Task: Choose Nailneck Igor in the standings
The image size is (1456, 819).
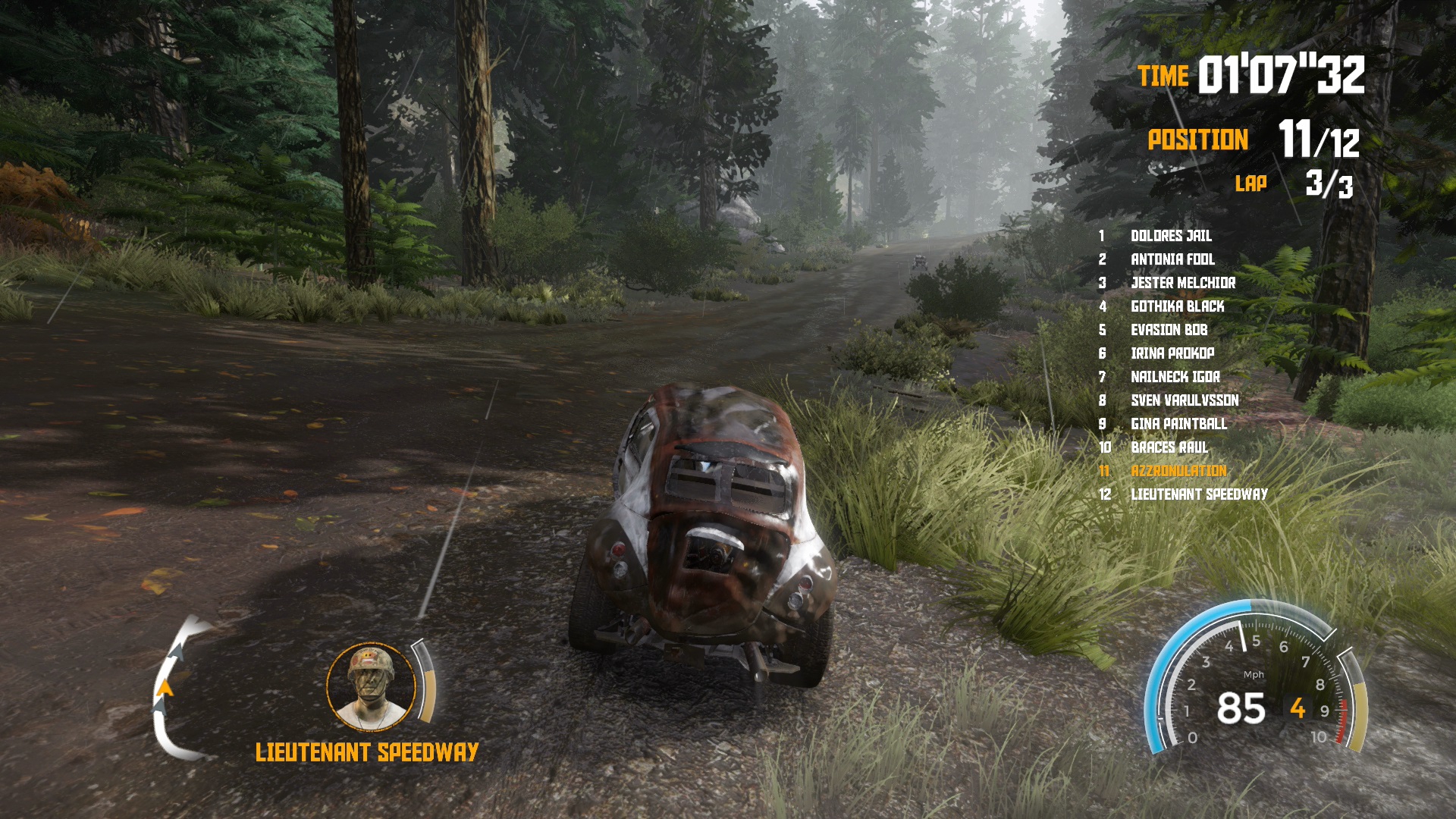Action: tap(1175, 377)
